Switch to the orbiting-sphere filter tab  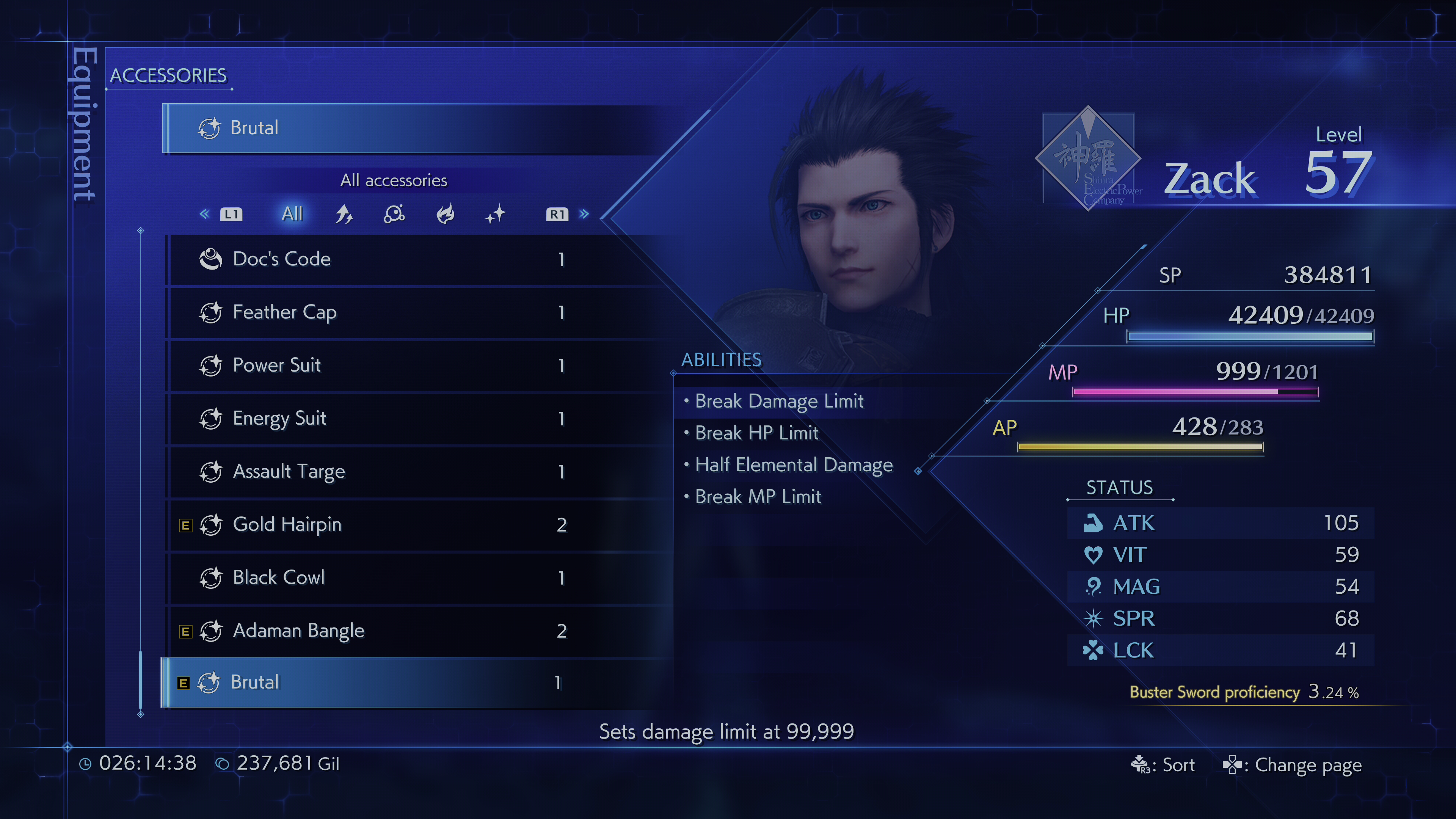coord(394,214)
